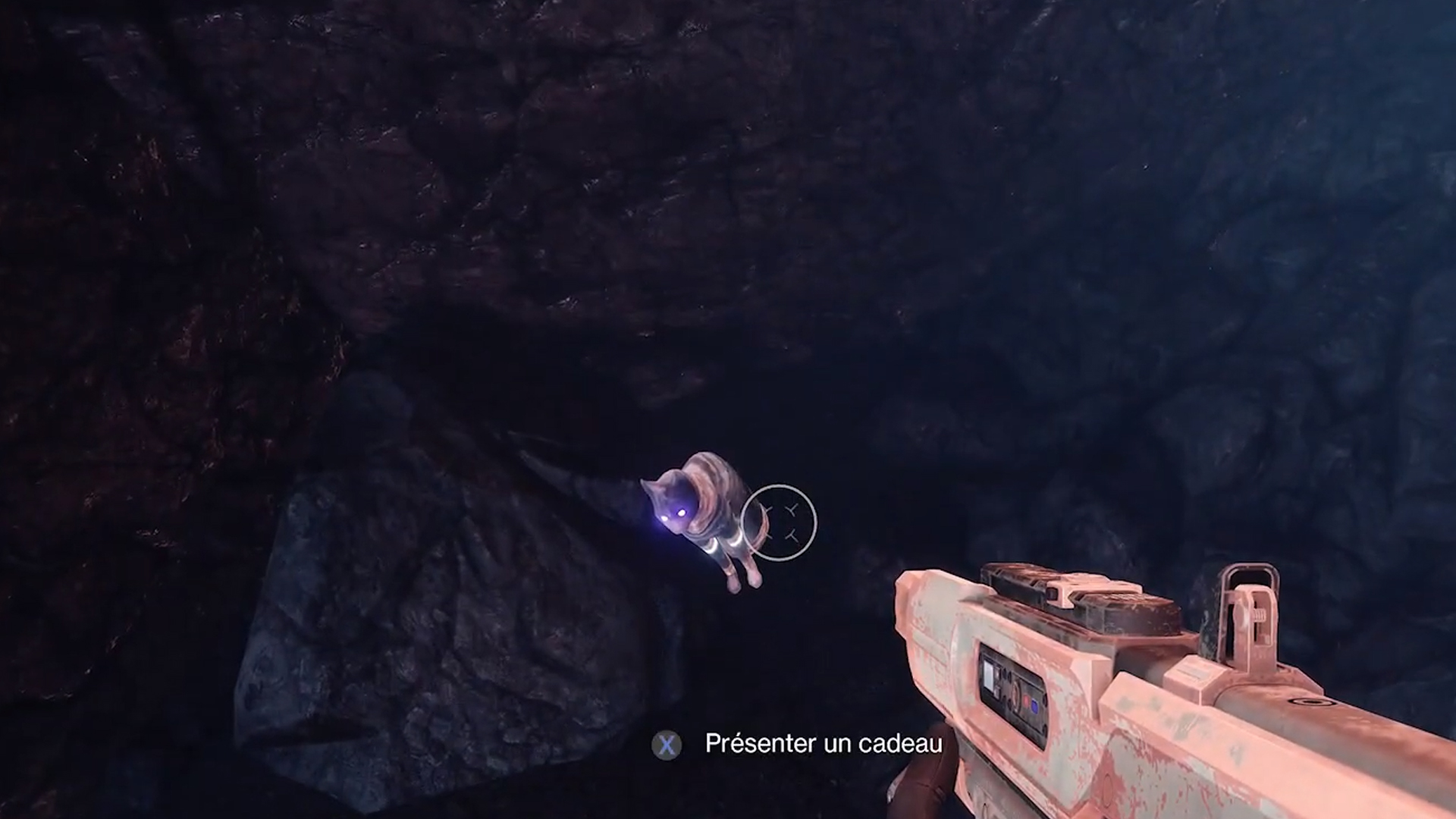Click the cat's dangling front paws

click(x=742, y=580)
